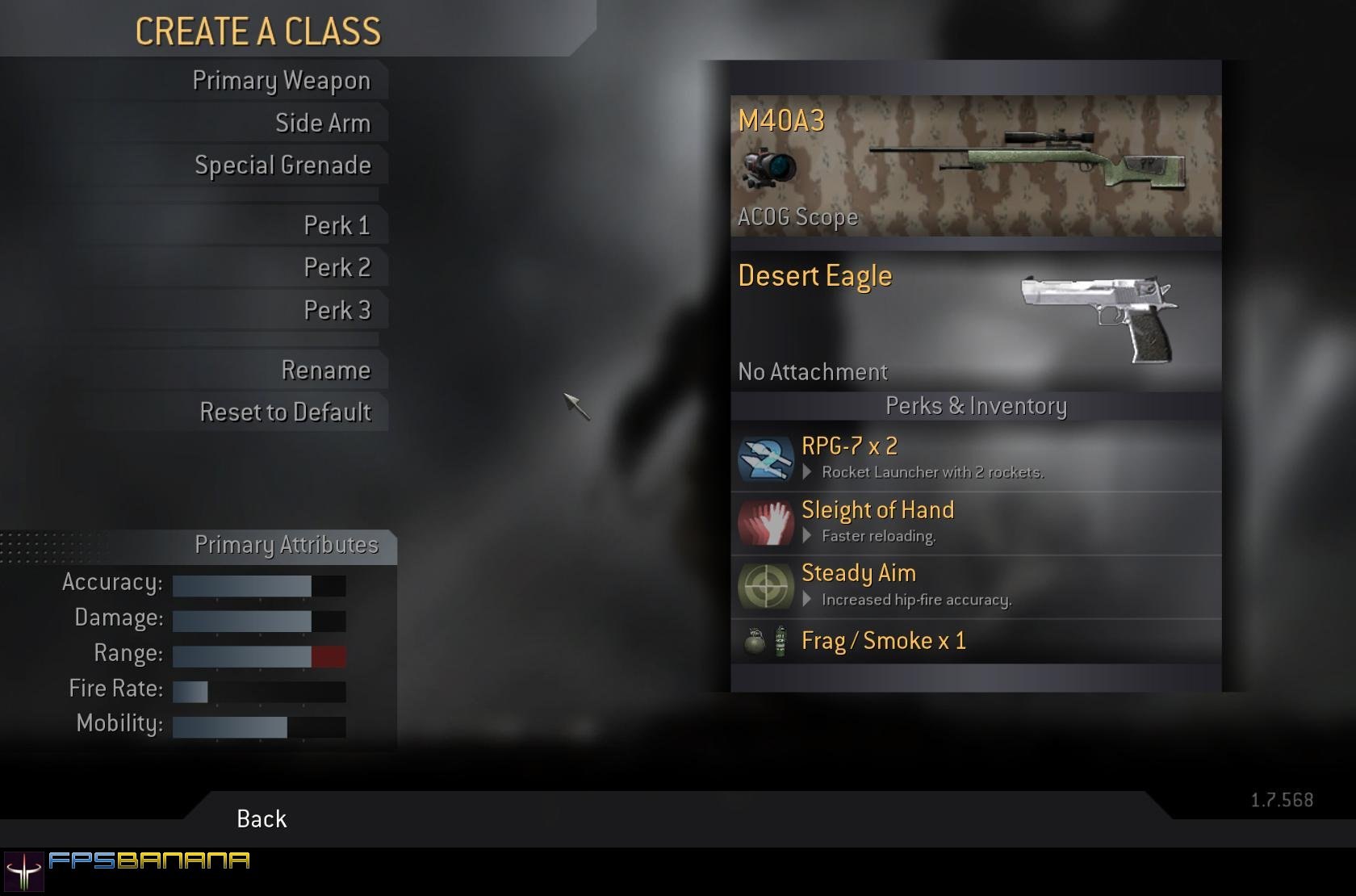Click the Desert Eagle sidearm panel
This screenshot has width=1356, height=896.
pyautogui.click(x=975, y=321)
